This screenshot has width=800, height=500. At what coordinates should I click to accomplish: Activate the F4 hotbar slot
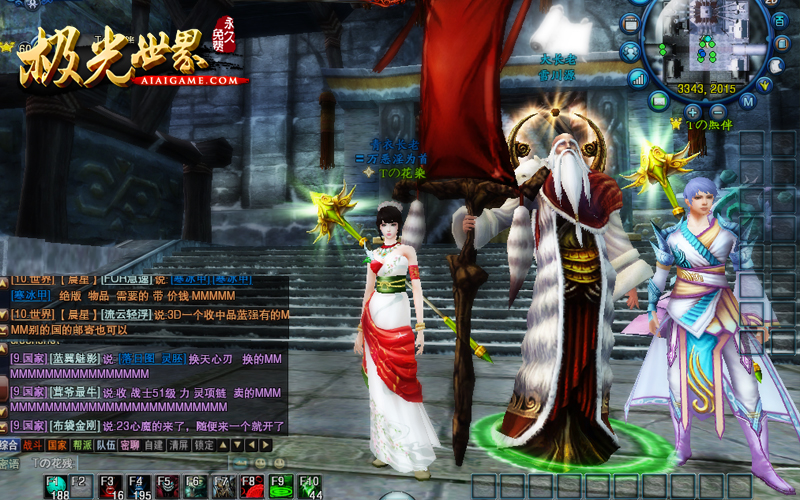(139, 486)
